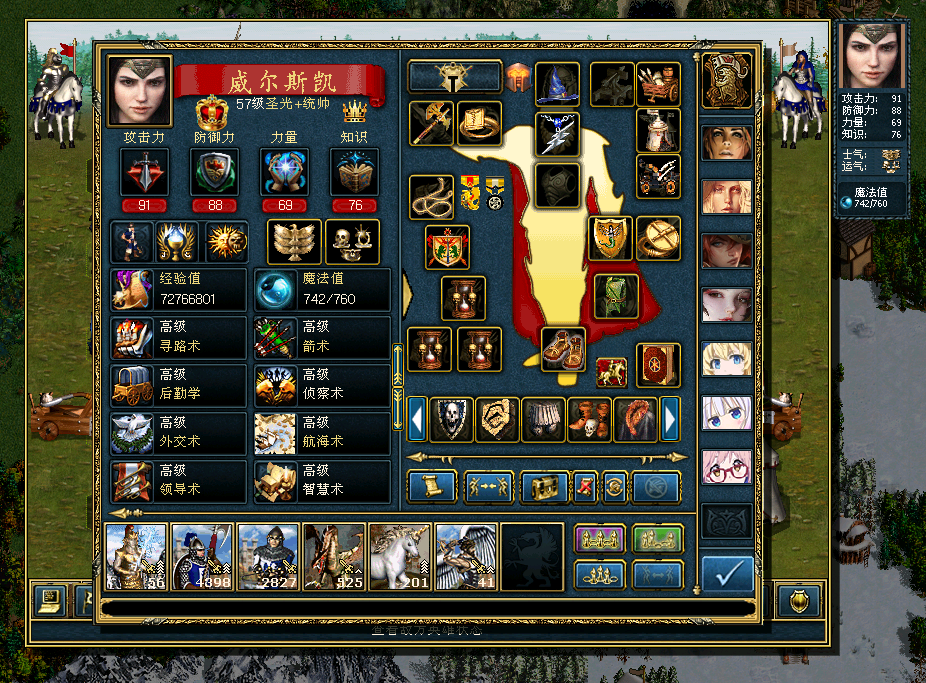926x683 pixels.
Task: Select the mermaid shield slot
Action: tap(610, 237)
